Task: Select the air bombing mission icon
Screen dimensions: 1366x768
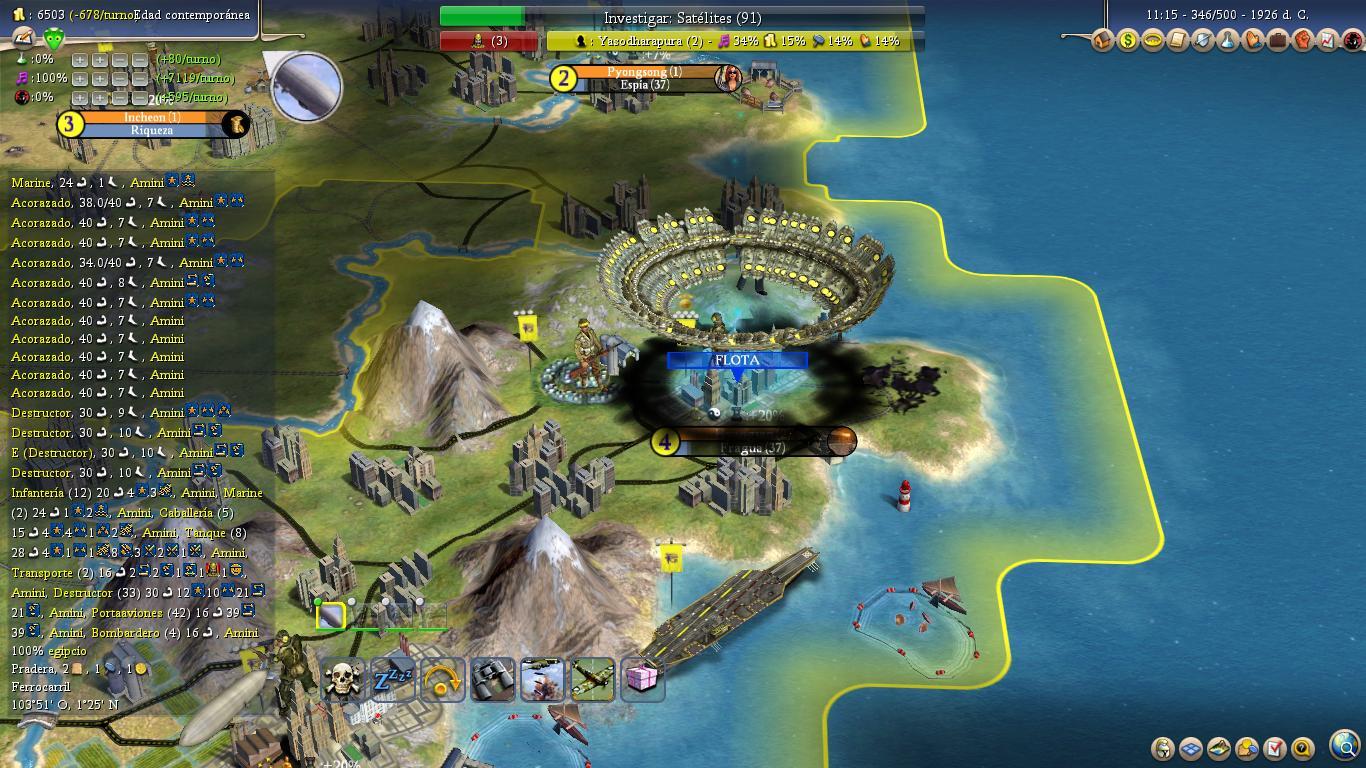Action: 542,680
